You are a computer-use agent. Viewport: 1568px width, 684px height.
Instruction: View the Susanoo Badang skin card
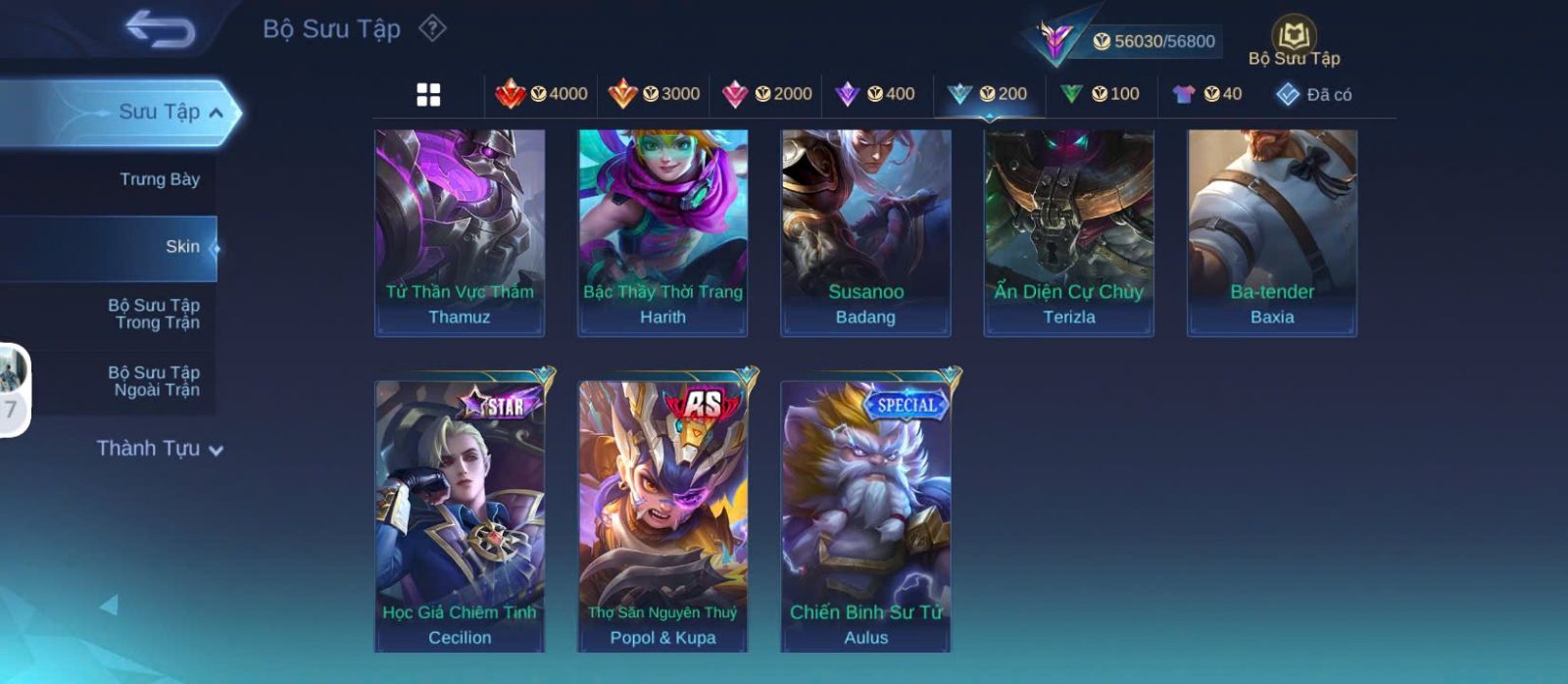click(x=865, y=233)
